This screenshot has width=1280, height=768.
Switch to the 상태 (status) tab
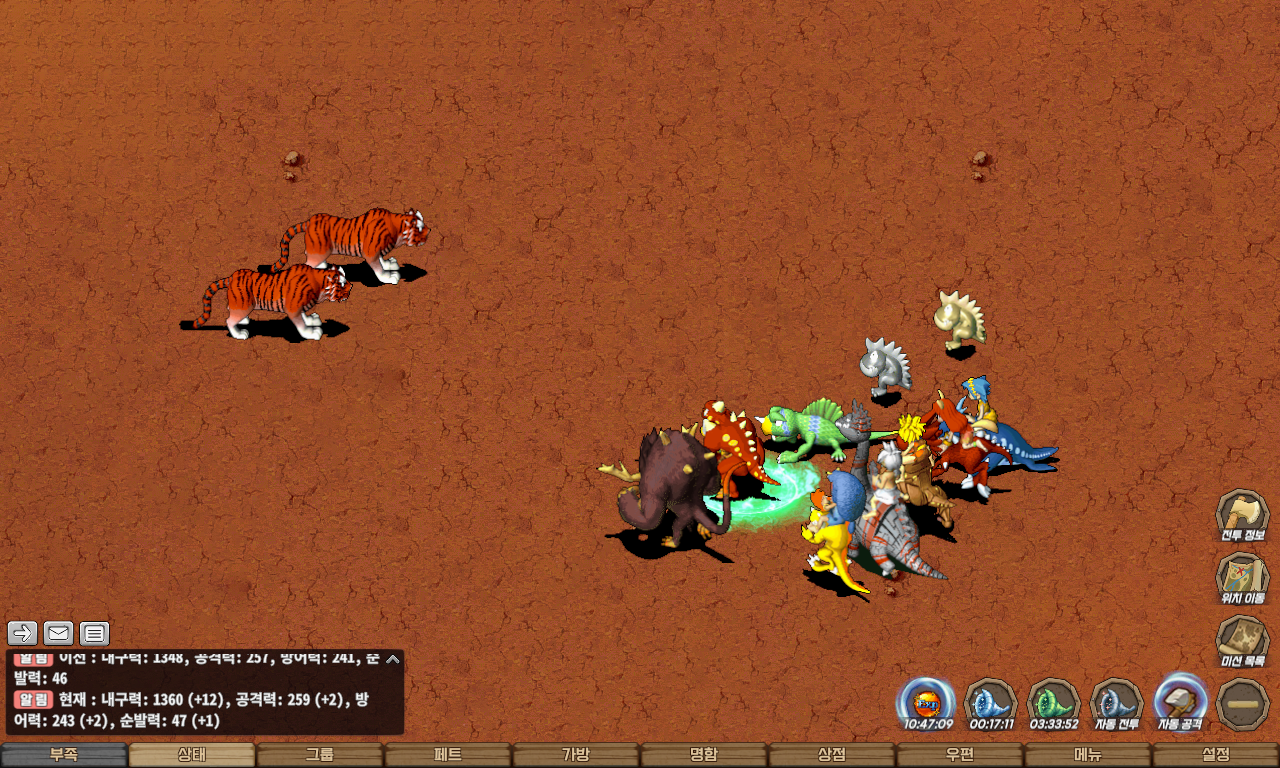pyautogui.click(x=192, y=755)
